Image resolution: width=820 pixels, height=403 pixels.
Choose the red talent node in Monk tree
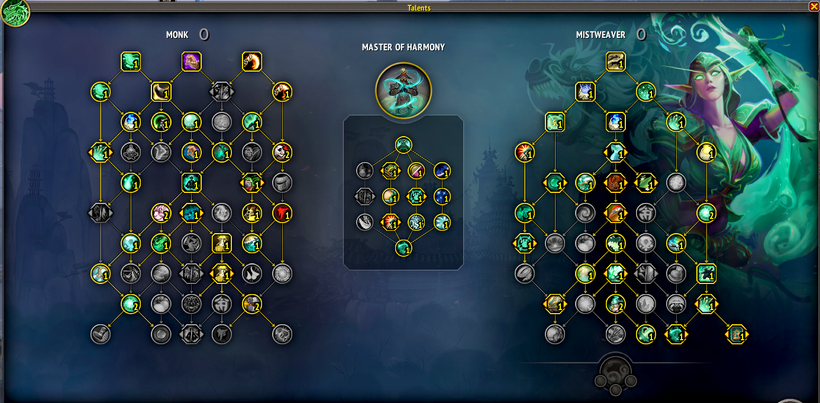(283, 212)
